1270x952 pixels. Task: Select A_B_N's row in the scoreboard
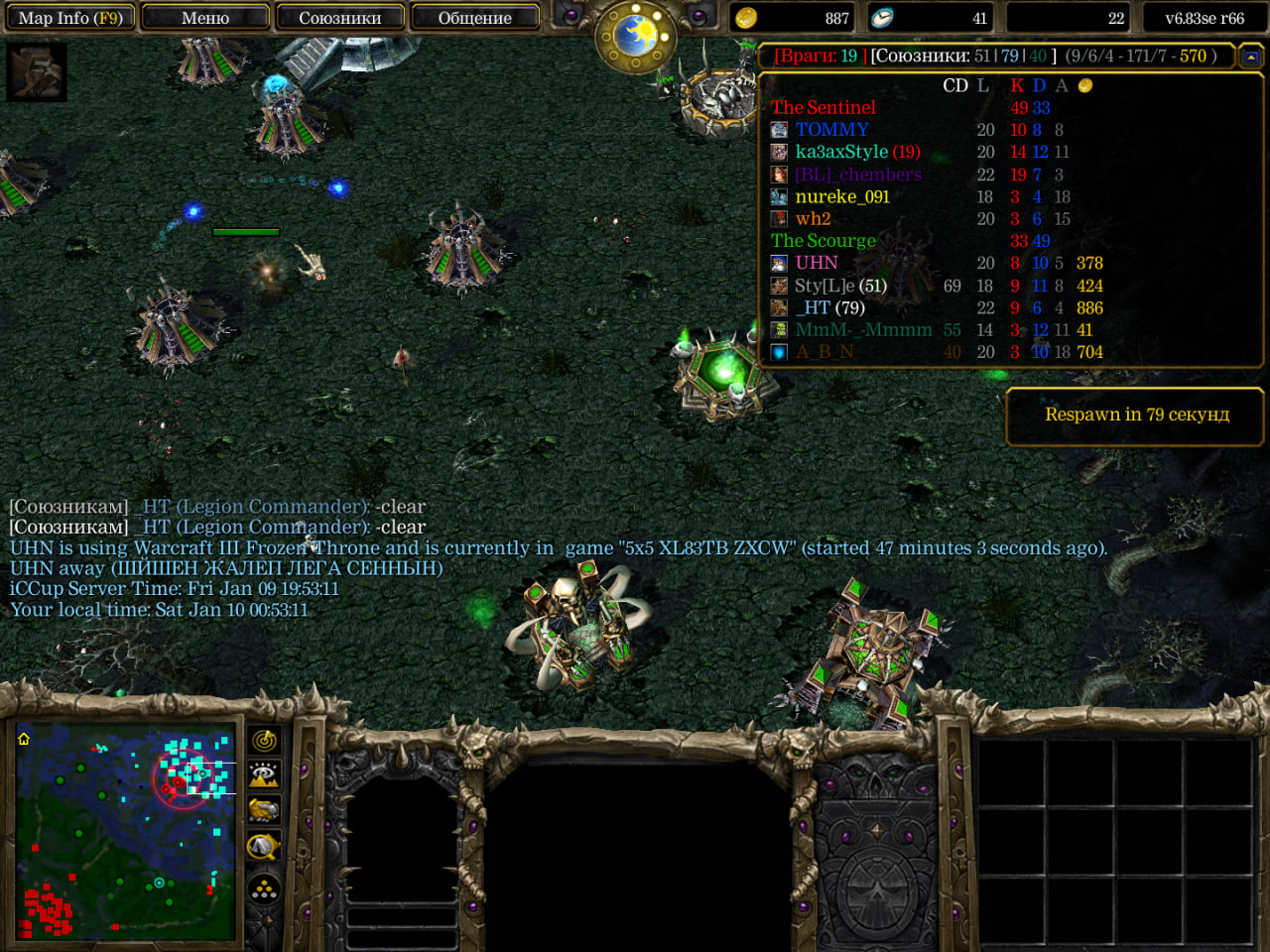824,352
